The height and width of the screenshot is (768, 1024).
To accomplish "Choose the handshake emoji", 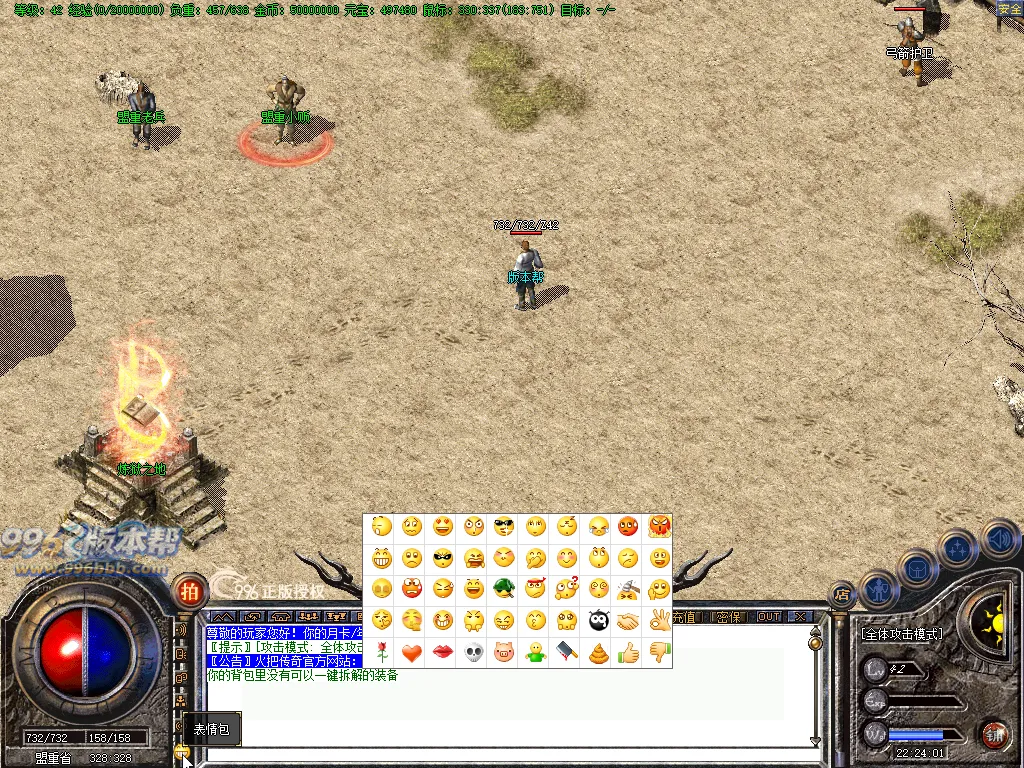I will coord(628,621).
